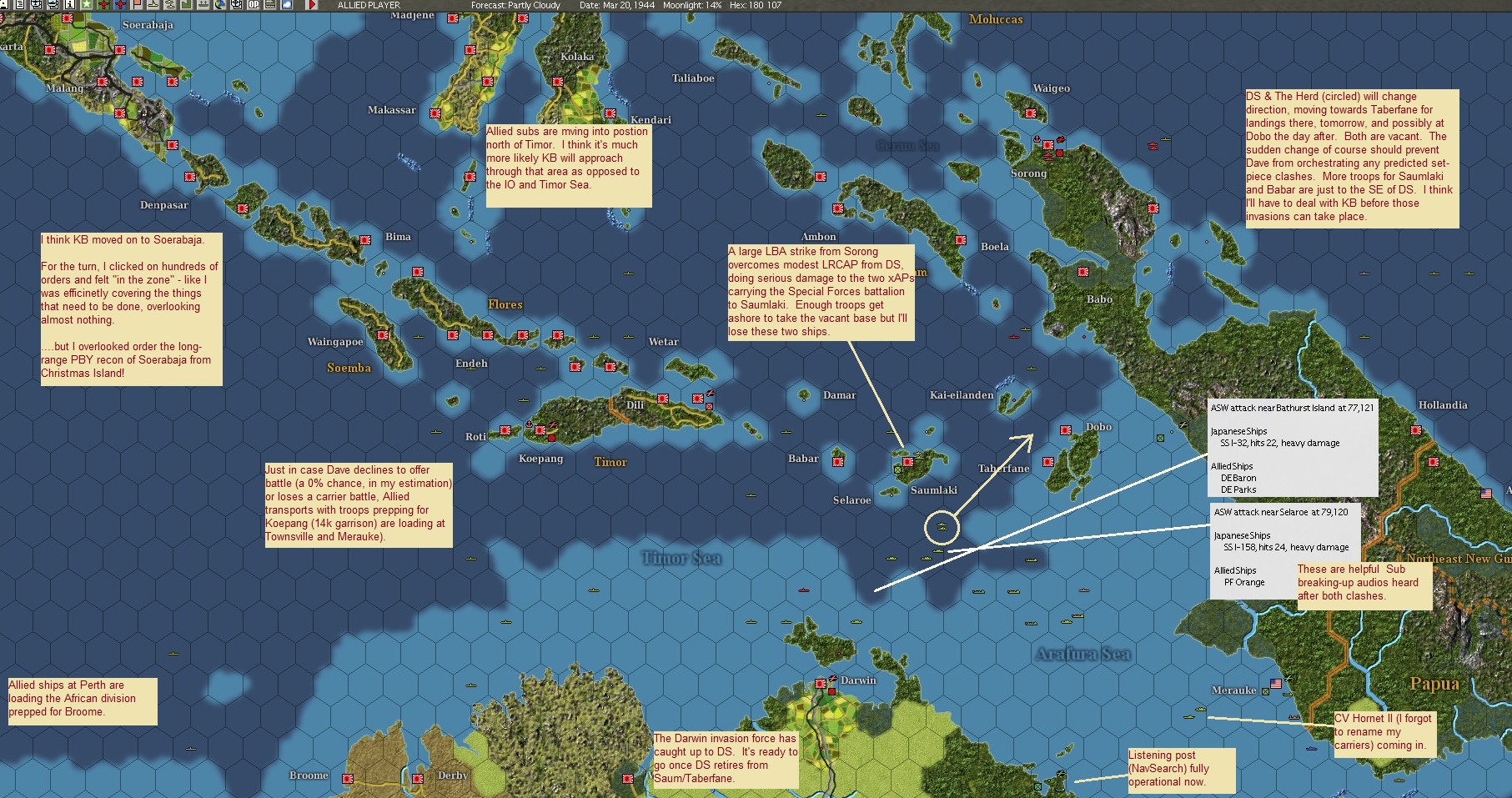Select the circled DS task force marker near Saumlaki

pos(942,528)
